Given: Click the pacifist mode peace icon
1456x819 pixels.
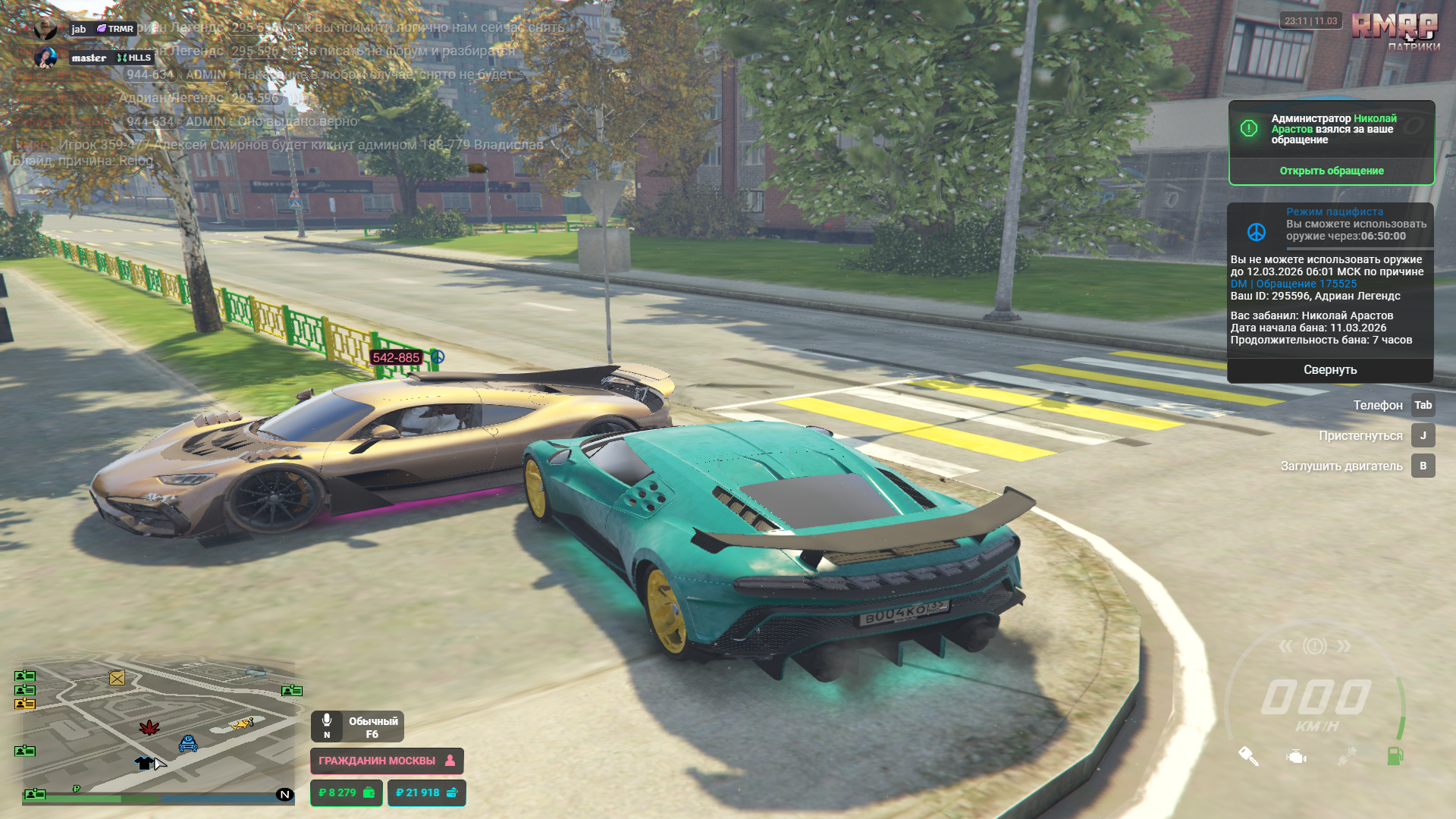Looking at the screenshot, I should pyautogui.click(x=1257, y=231).
